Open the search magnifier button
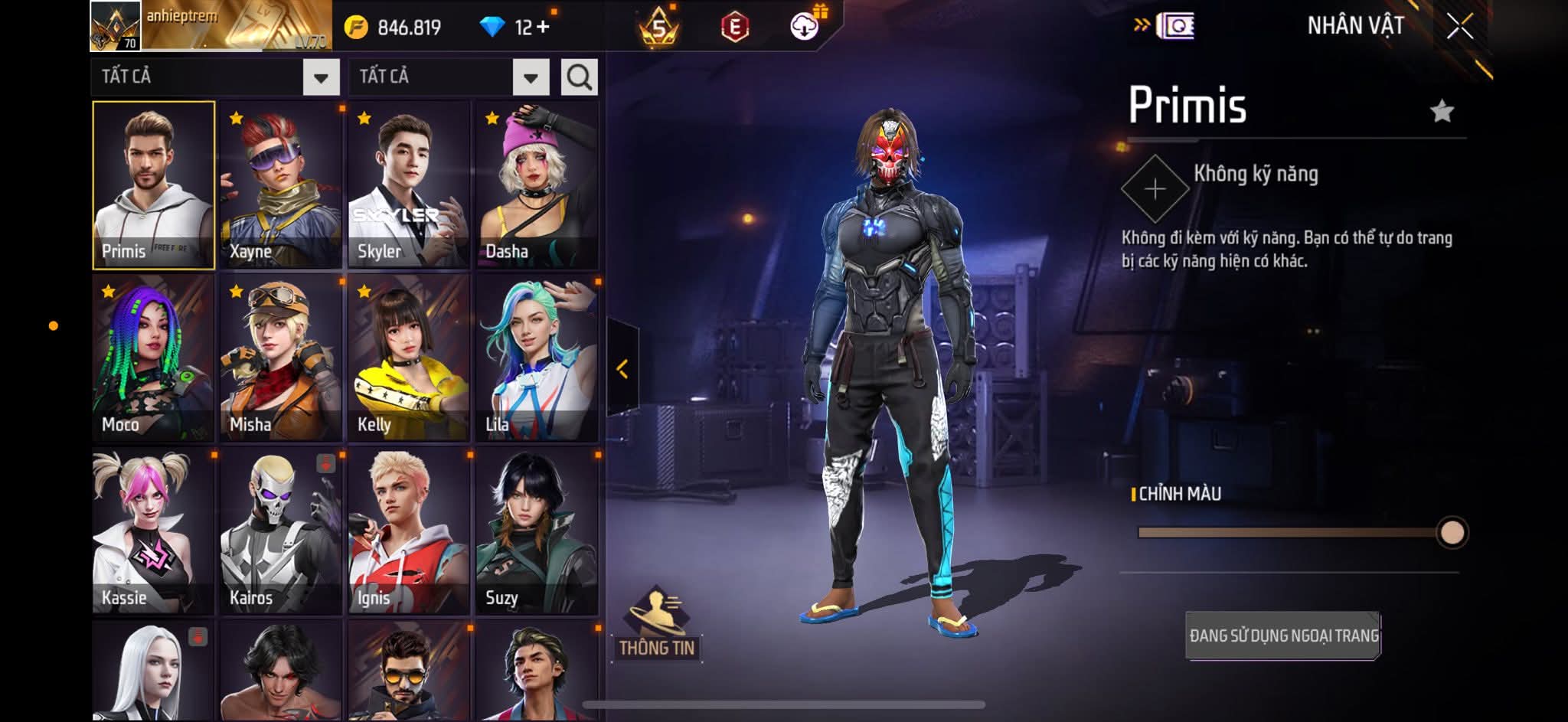This screenshot has height=722, width=1568. click(x=579, y=77)
